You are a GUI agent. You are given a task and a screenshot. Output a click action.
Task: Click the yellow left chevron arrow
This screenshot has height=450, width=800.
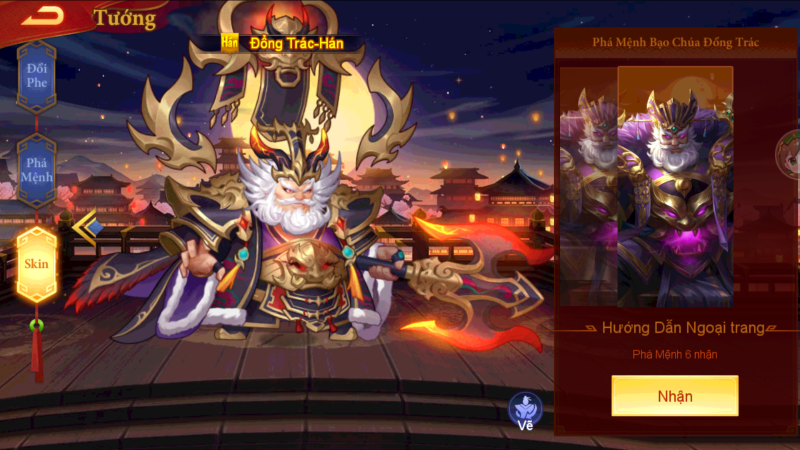click(85, 226)
